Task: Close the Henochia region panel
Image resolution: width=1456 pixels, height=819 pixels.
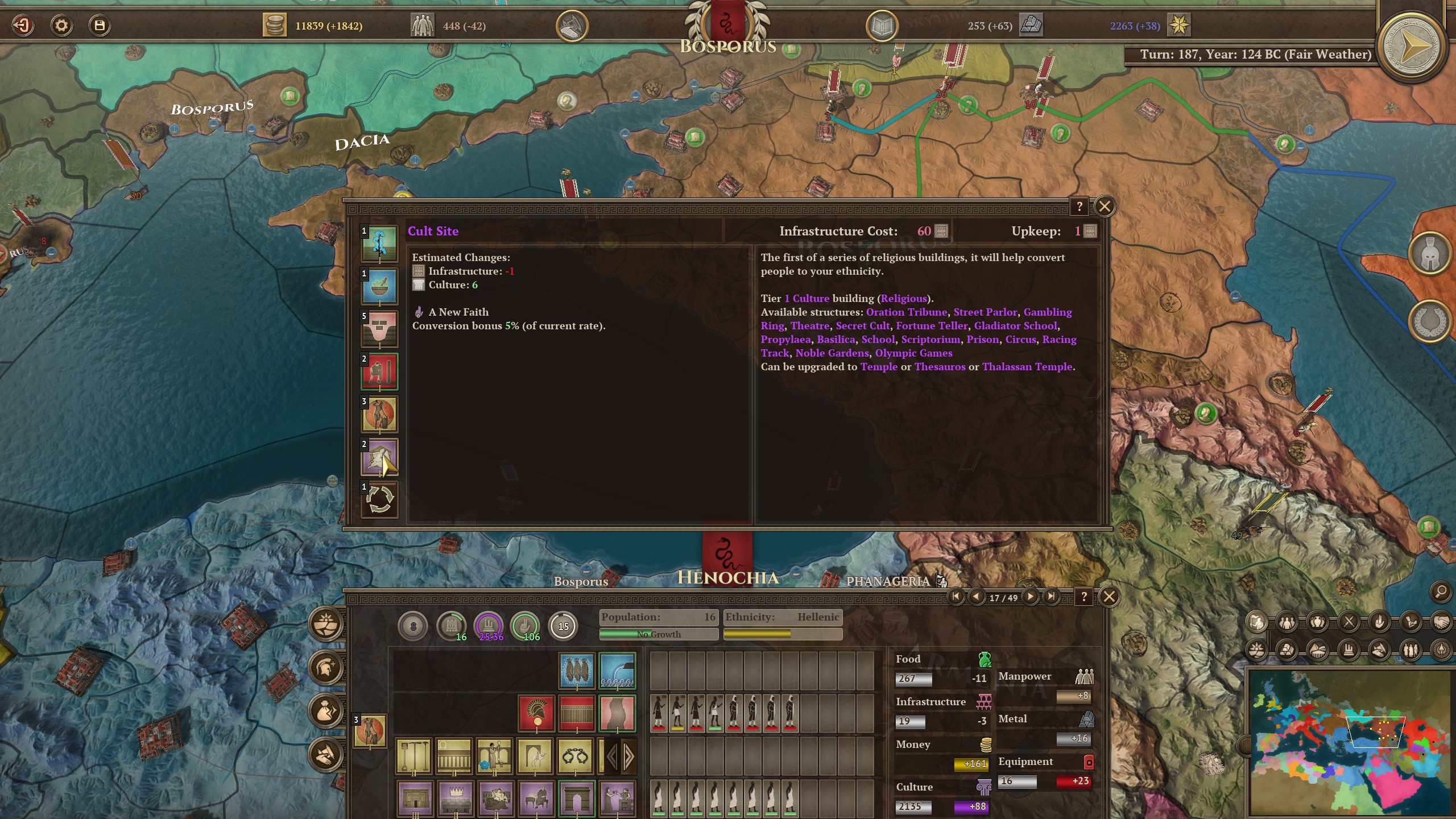Action: (x=1108, y=597)
